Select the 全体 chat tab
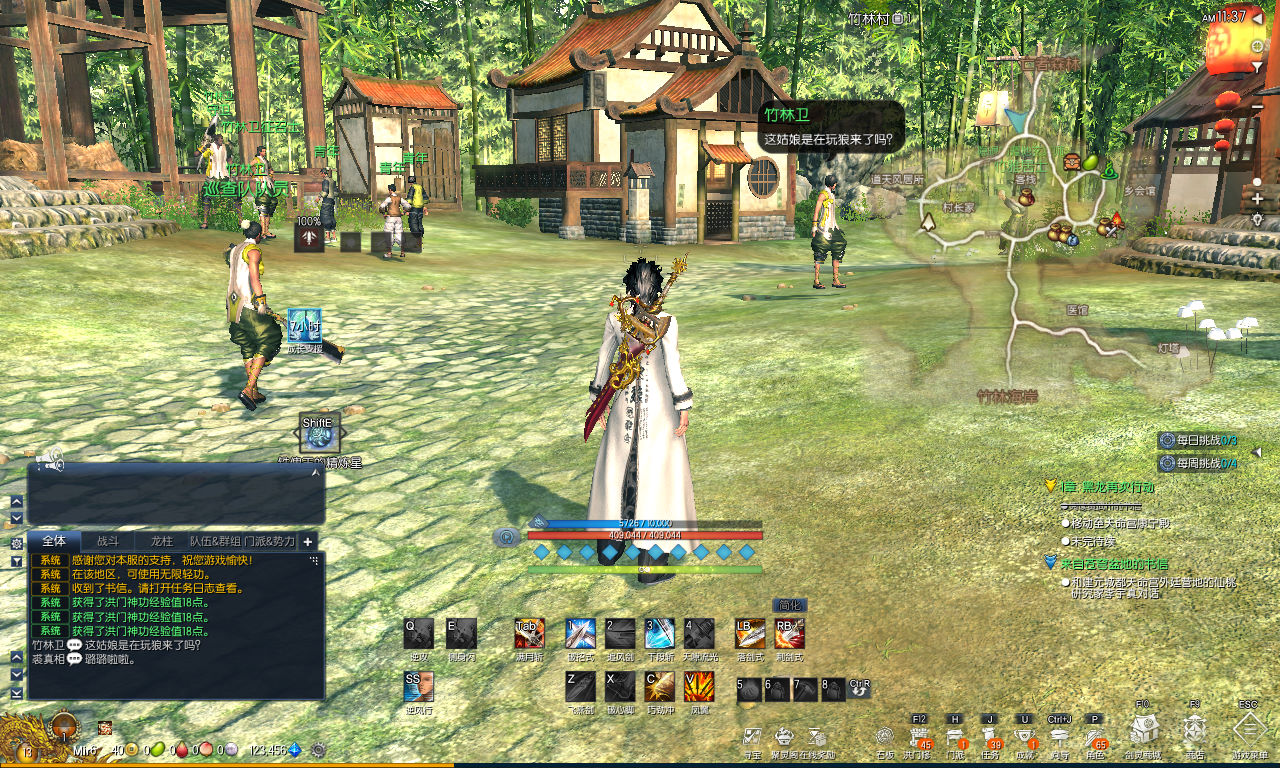This screenshot has height=768, width=1280. click(x=53, y=541)
